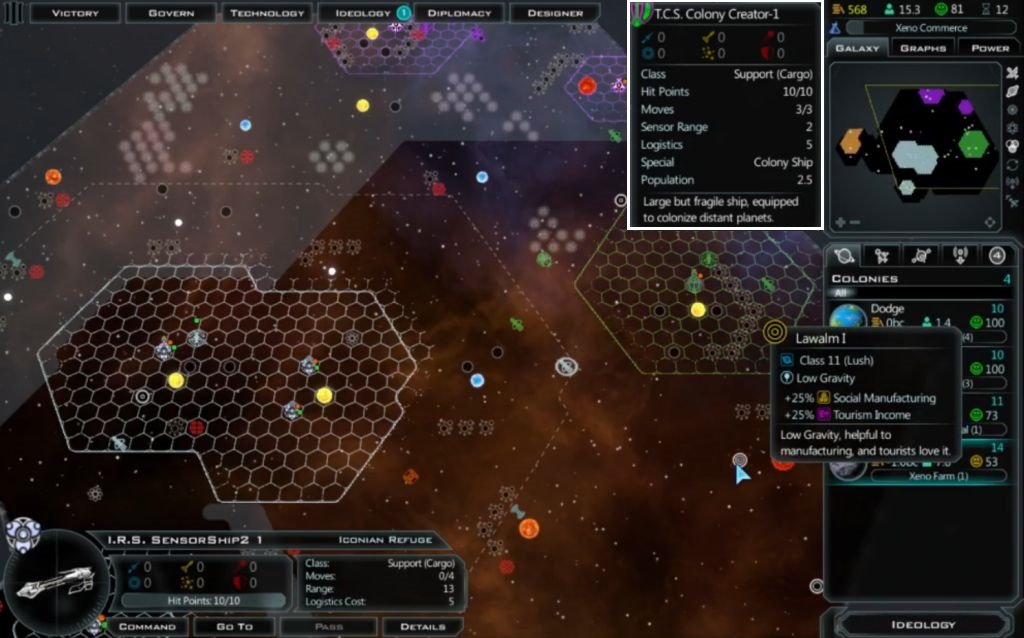
Task: Open the Diplomacy screen
Action: pos(459,13)
